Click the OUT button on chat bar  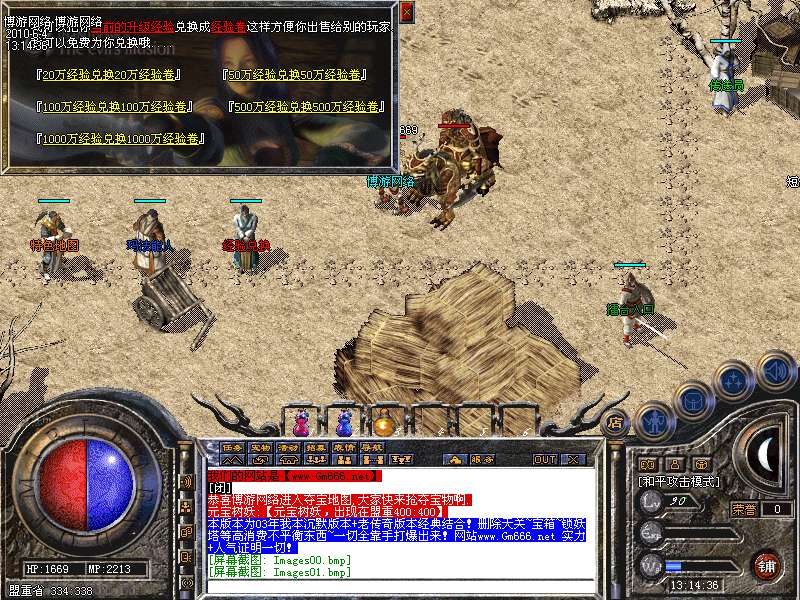(545, 459)
